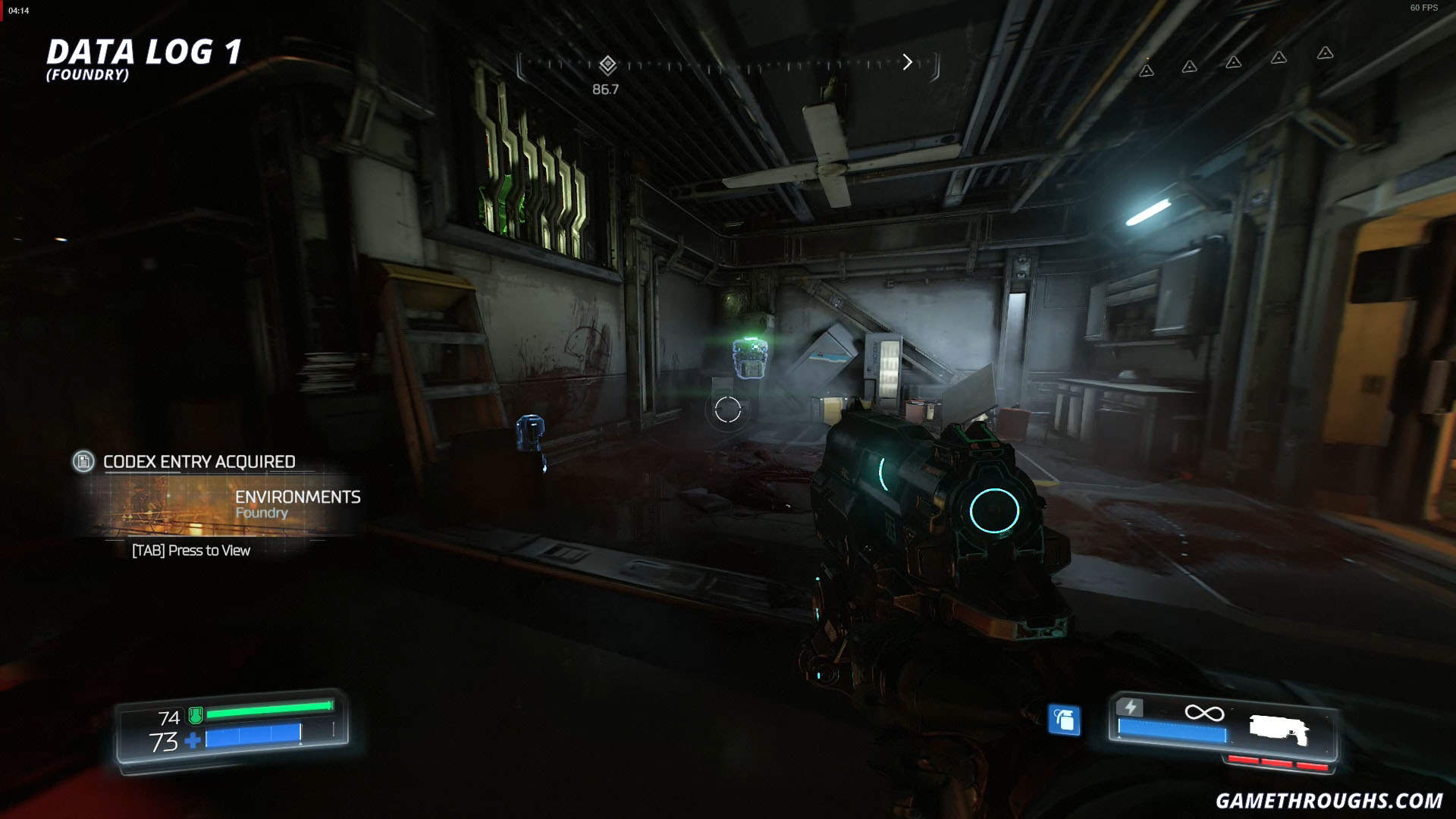The width and height of the screenshot is (1456, 819).
Task: Select the Foundry codex entry
Action: [261, 513]
